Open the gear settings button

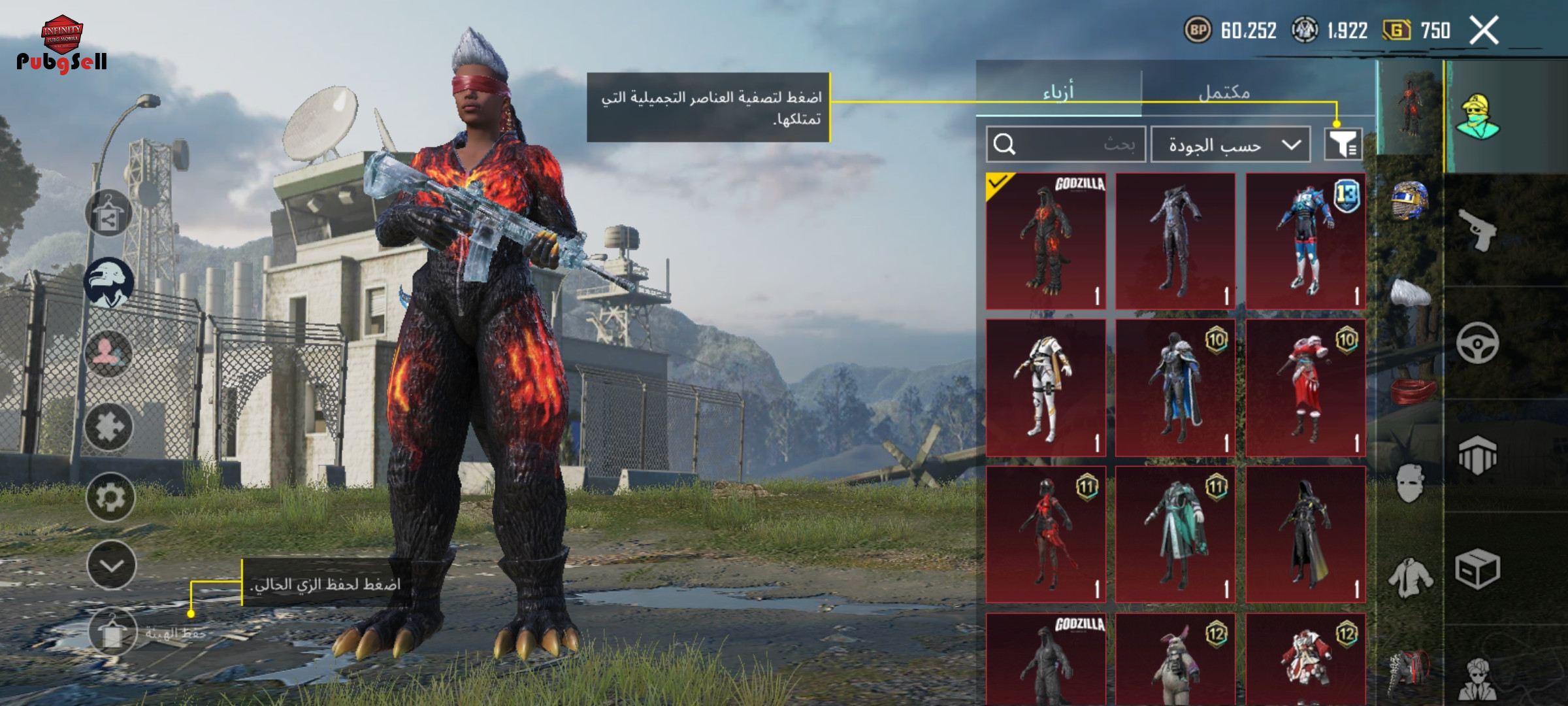(110, 497)
